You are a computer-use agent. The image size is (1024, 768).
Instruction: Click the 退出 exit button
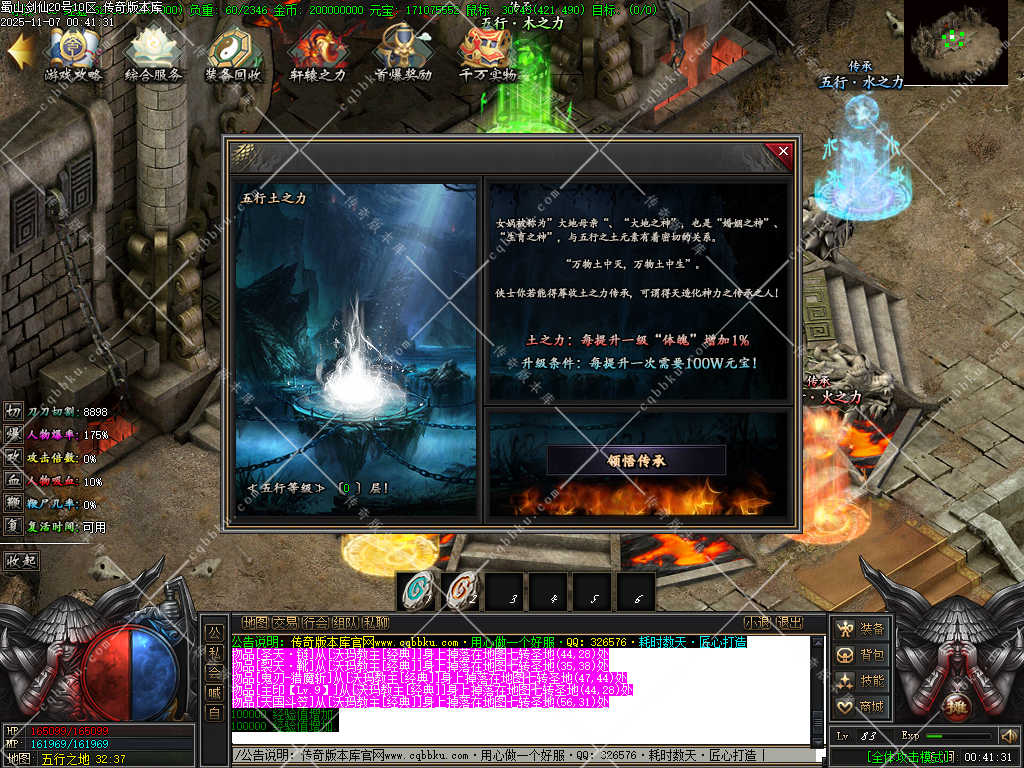(790, 622)
